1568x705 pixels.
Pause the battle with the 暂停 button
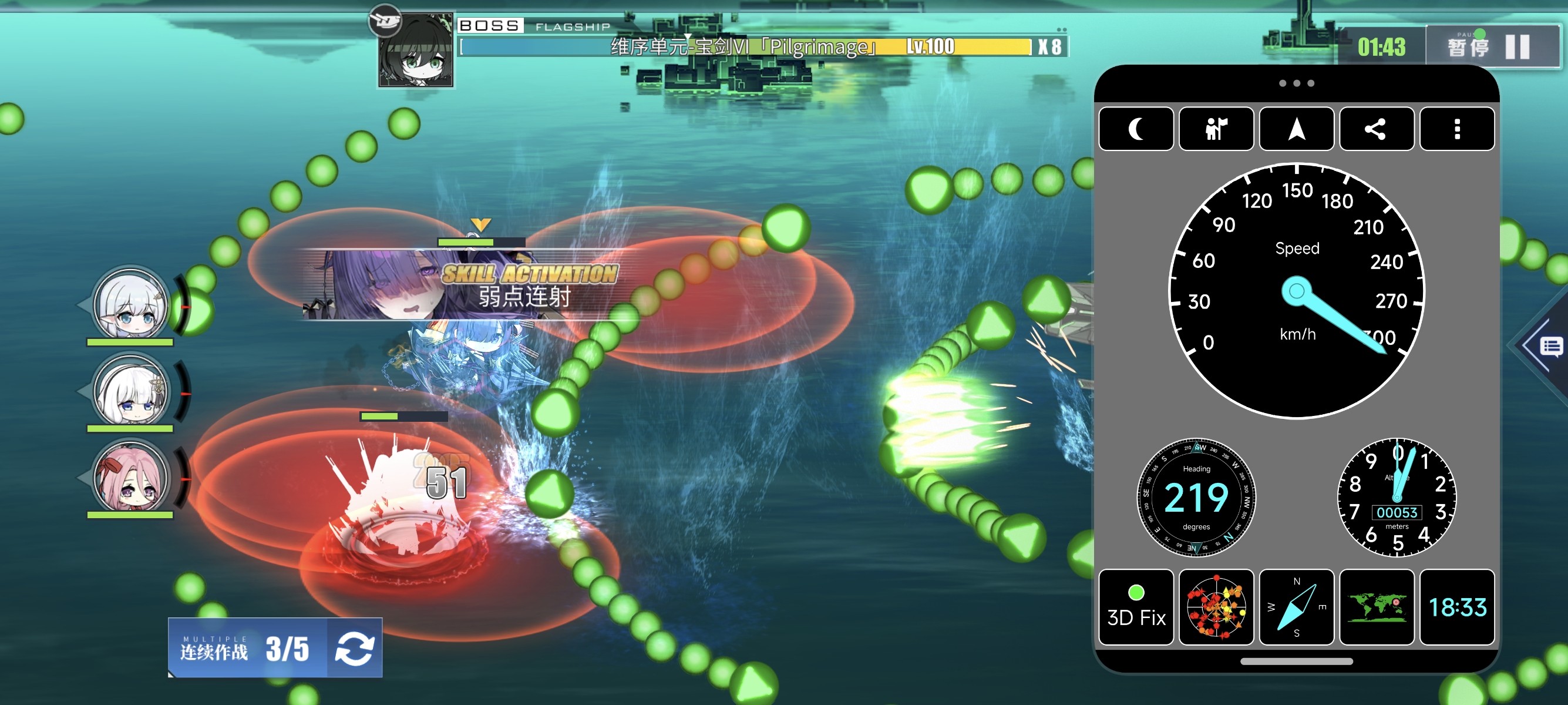1492,46
